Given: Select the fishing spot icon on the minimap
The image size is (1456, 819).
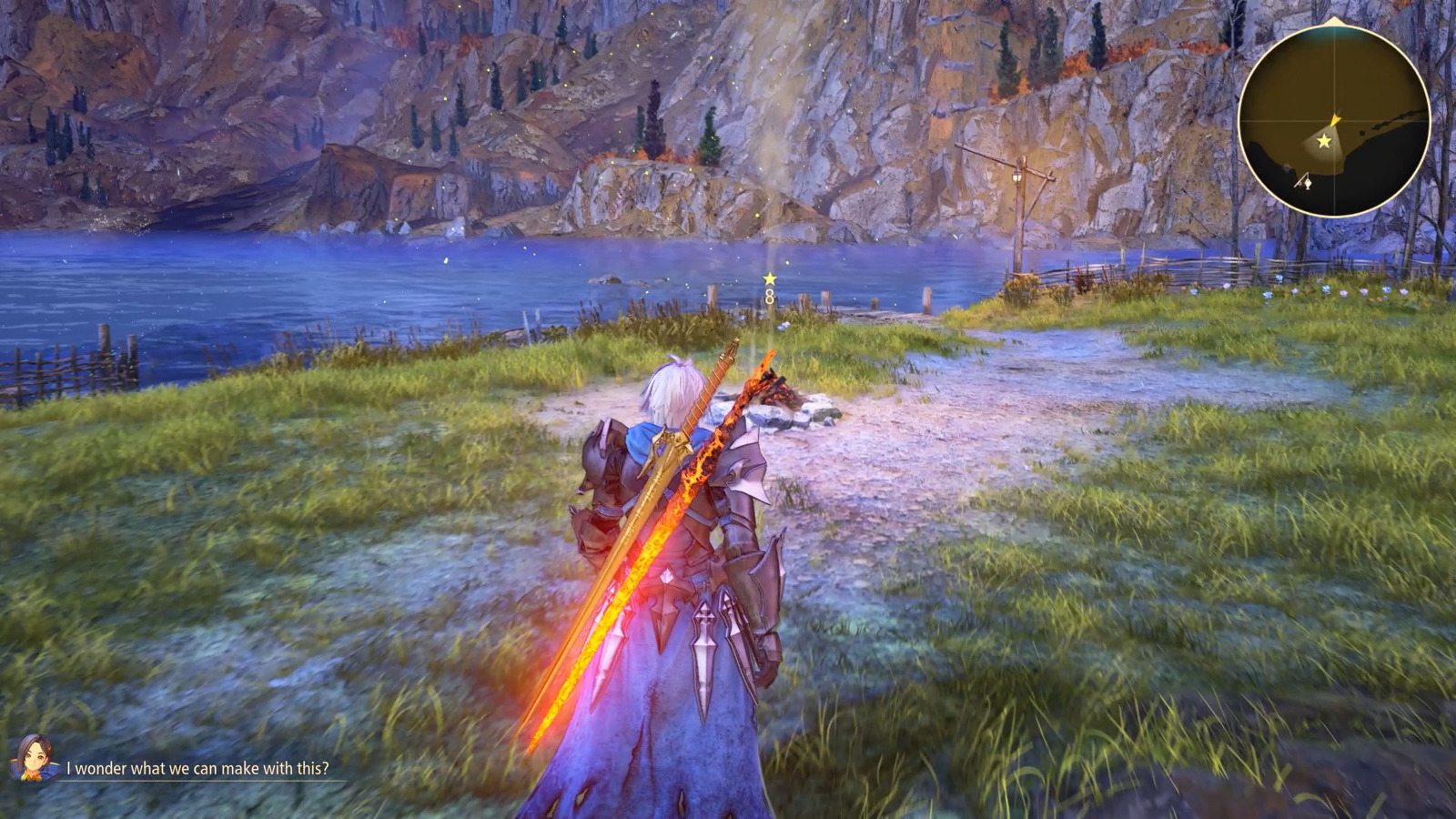Looking at the screenshot, I should (x=1303, y=182).
